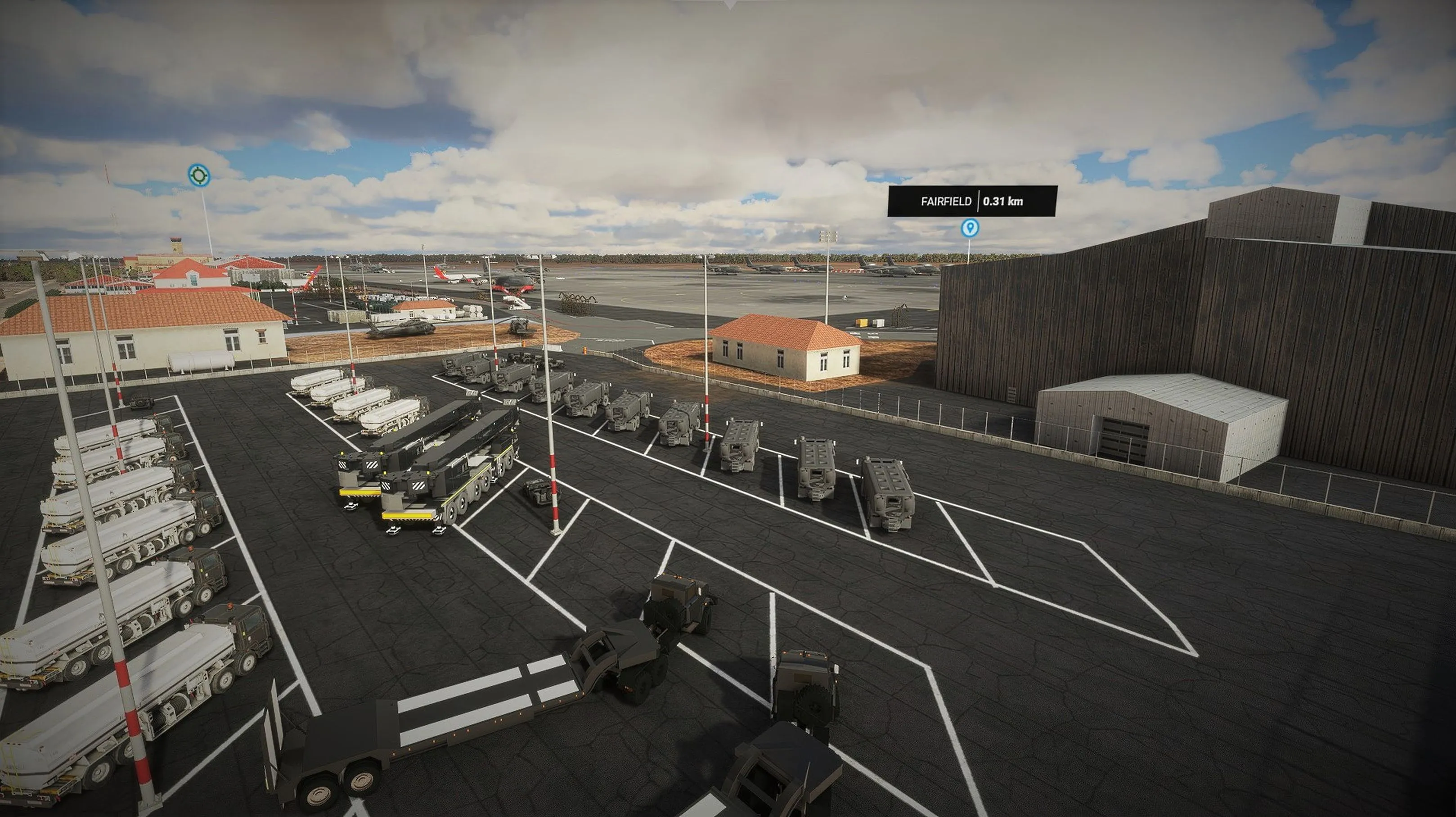Select the FAIRFIELD 0.31 km label
This screenshot has width=1456, height=817.
pyautogui.click(x=971, y=201)
